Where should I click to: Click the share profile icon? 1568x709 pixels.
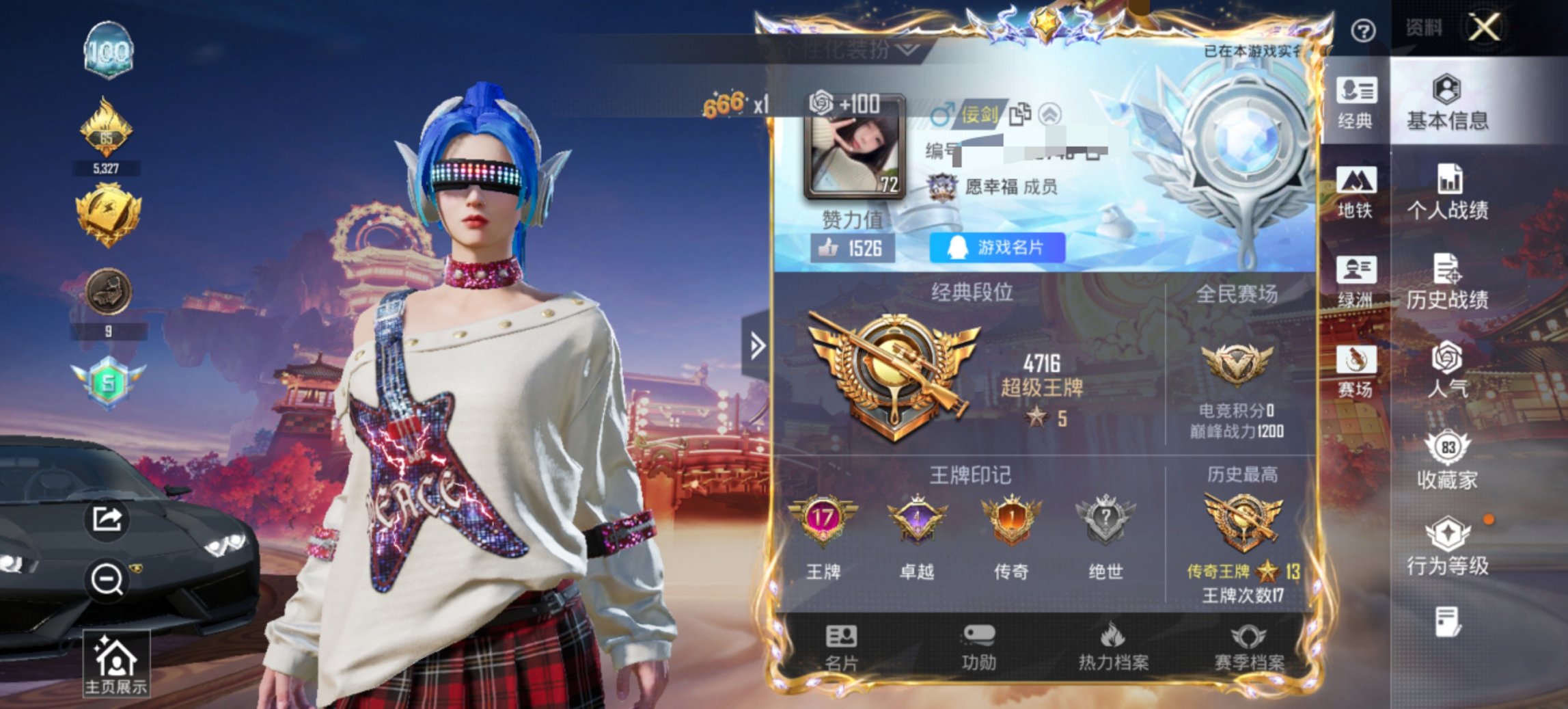click(x=107, y=520)
